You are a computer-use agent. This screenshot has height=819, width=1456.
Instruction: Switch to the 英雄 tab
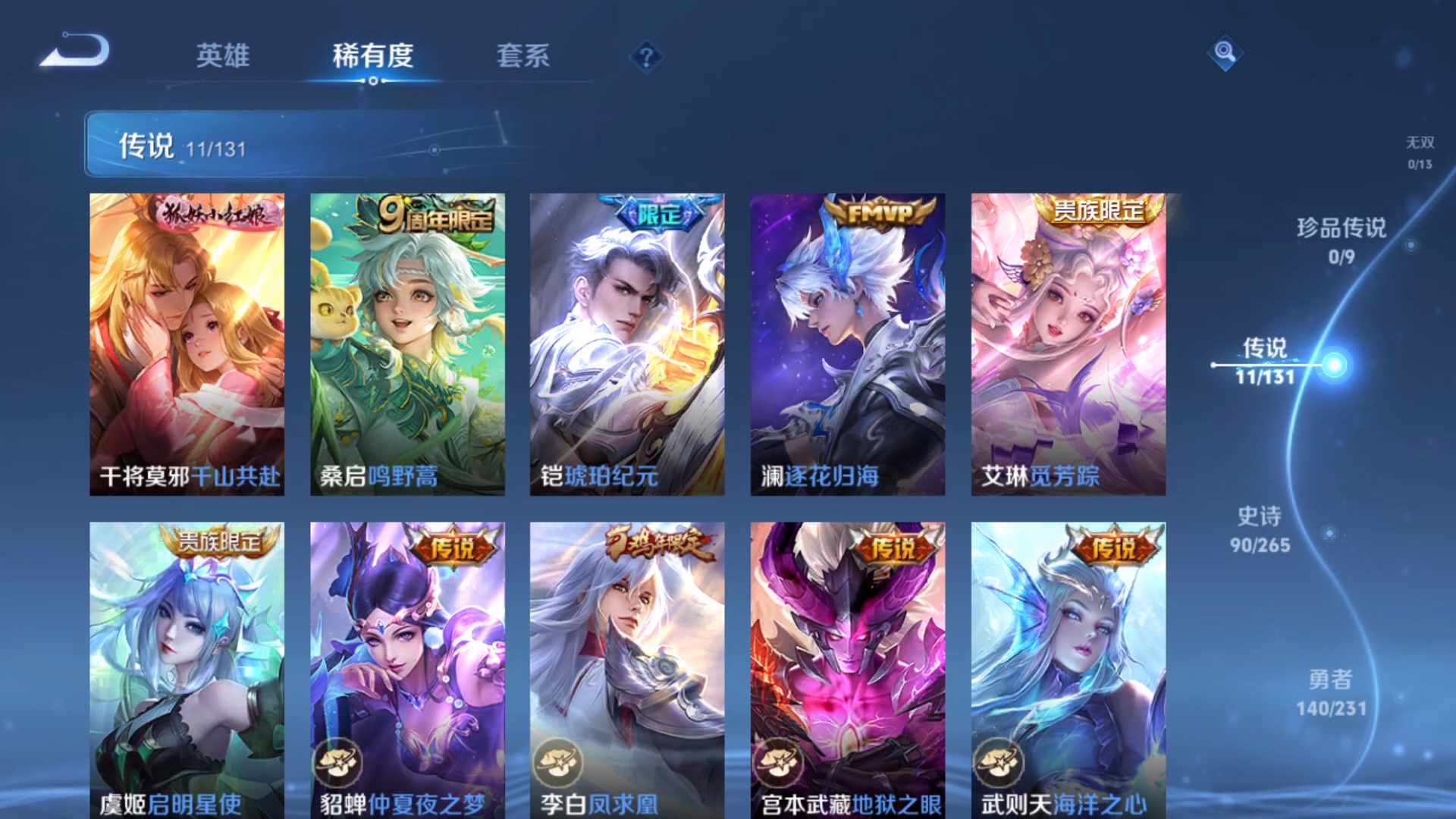tap(223, 56)
